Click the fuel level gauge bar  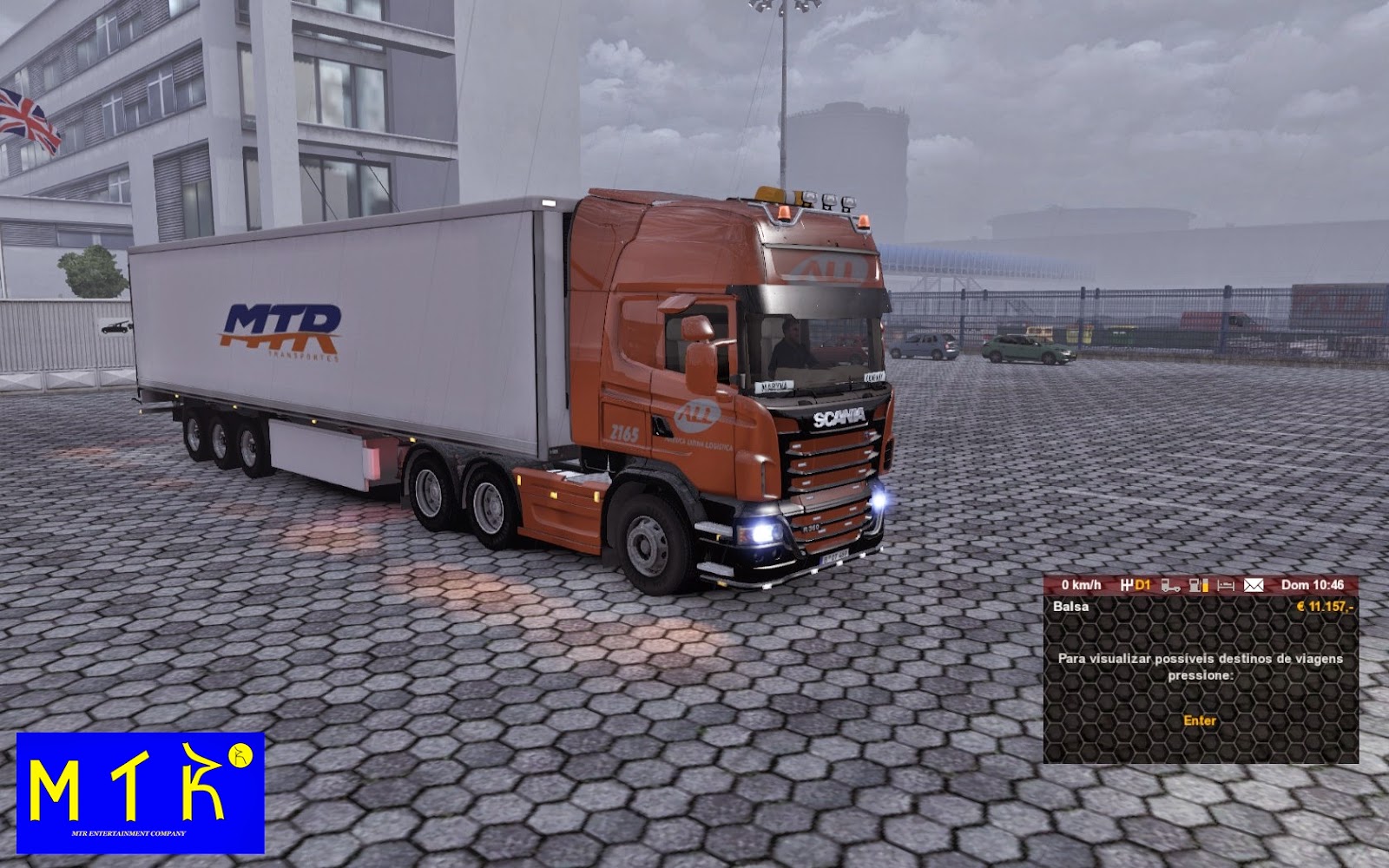(x=1206, y=585)
